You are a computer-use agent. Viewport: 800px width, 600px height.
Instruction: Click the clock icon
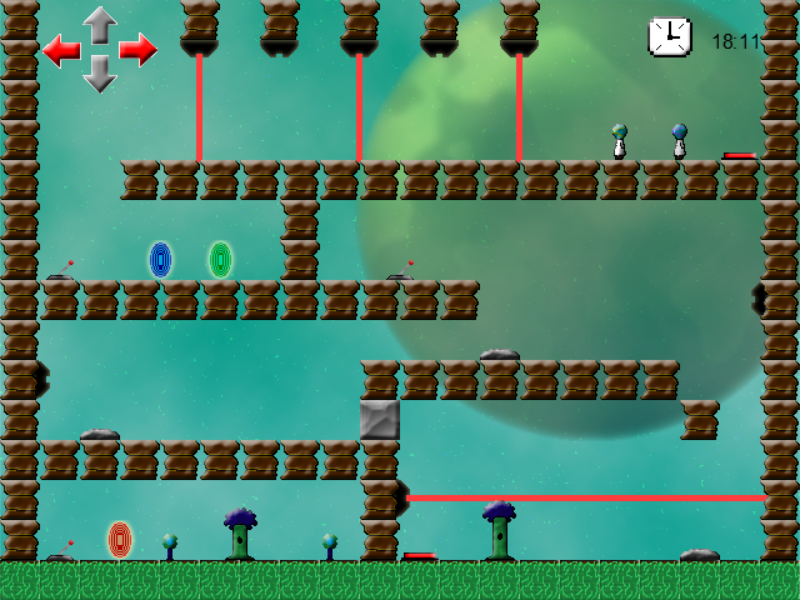(669, 37)
